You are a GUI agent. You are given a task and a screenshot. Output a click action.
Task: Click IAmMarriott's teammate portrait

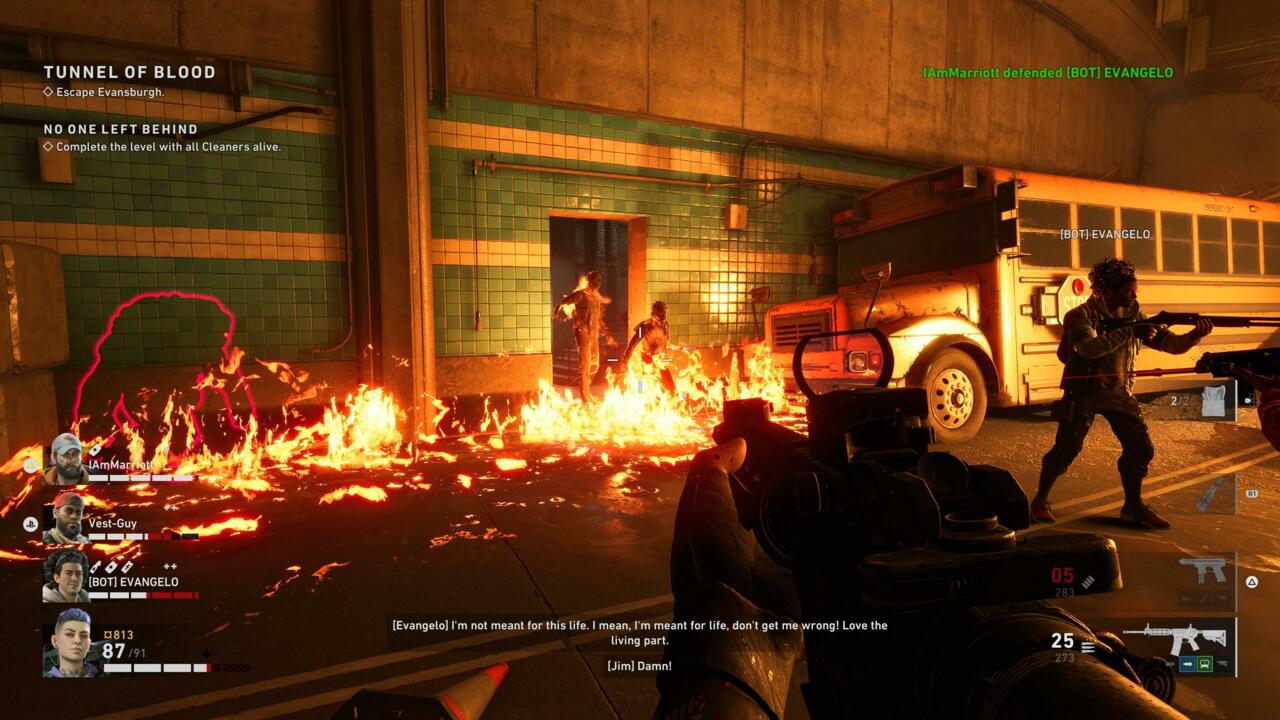(65, 459)
